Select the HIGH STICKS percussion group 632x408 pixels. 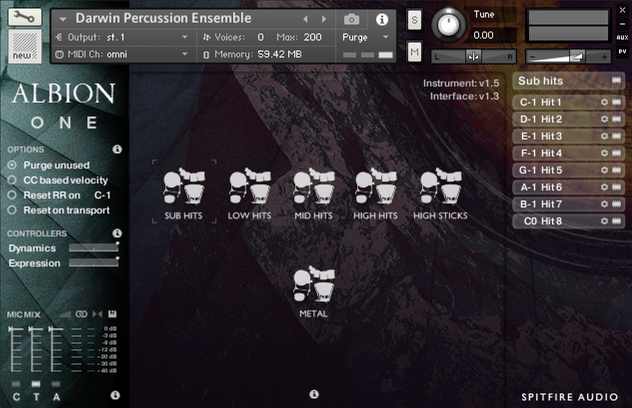click(440, 186)
